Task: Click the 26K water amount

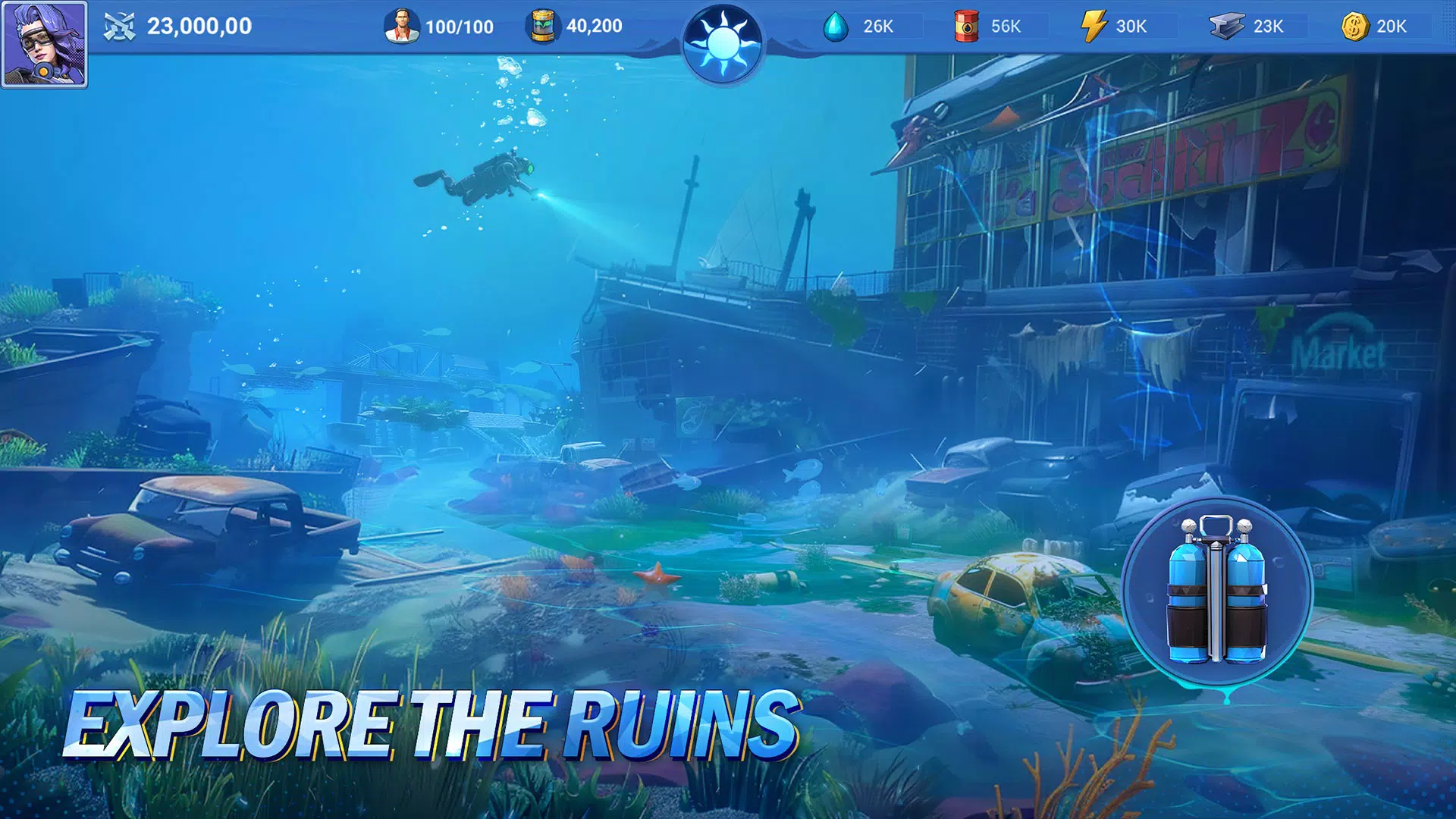Action: pyautogui.click(x=877, y=26)
